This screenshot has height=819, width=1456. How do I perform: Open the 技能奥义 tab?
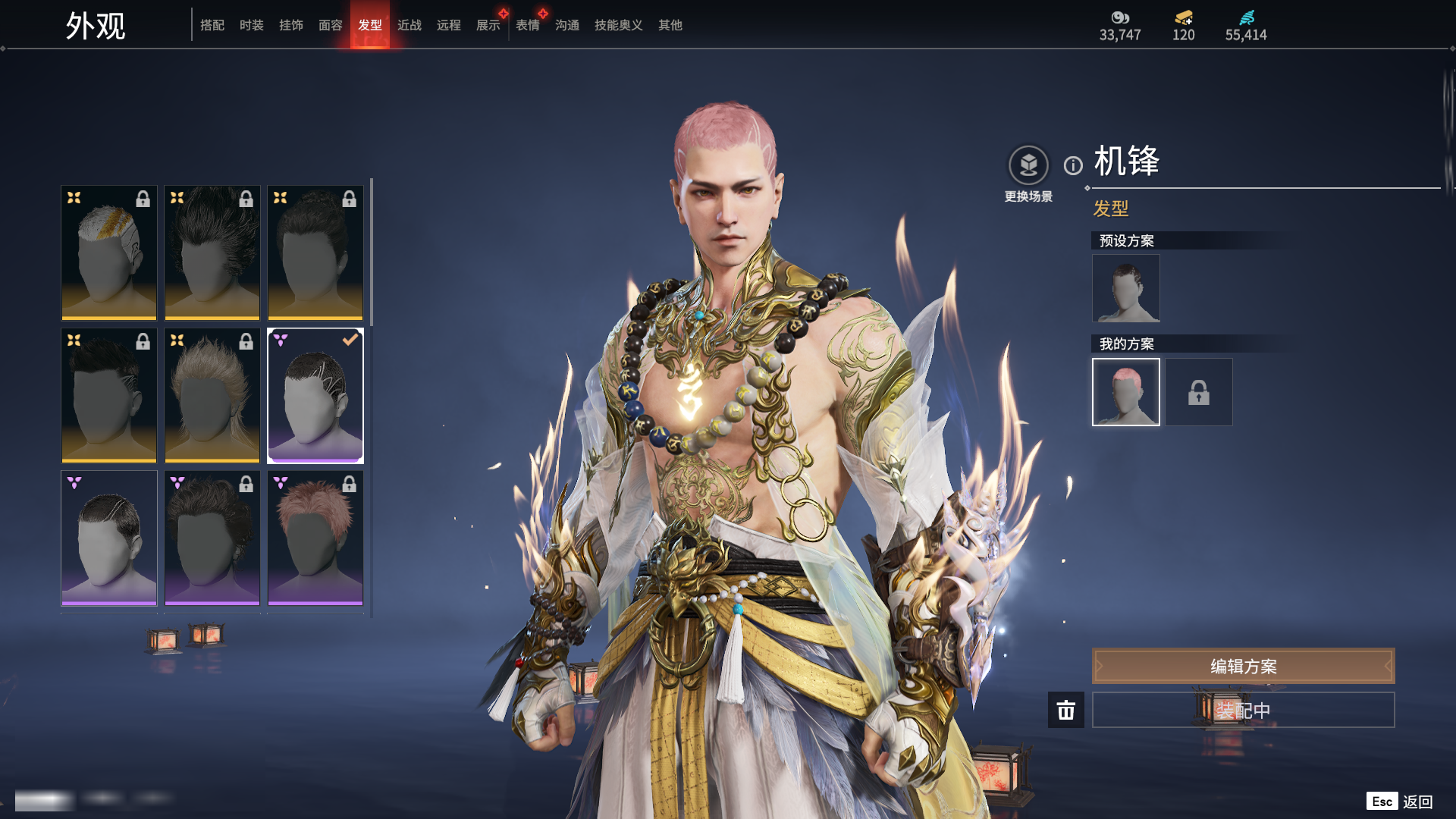pos(619,25)
